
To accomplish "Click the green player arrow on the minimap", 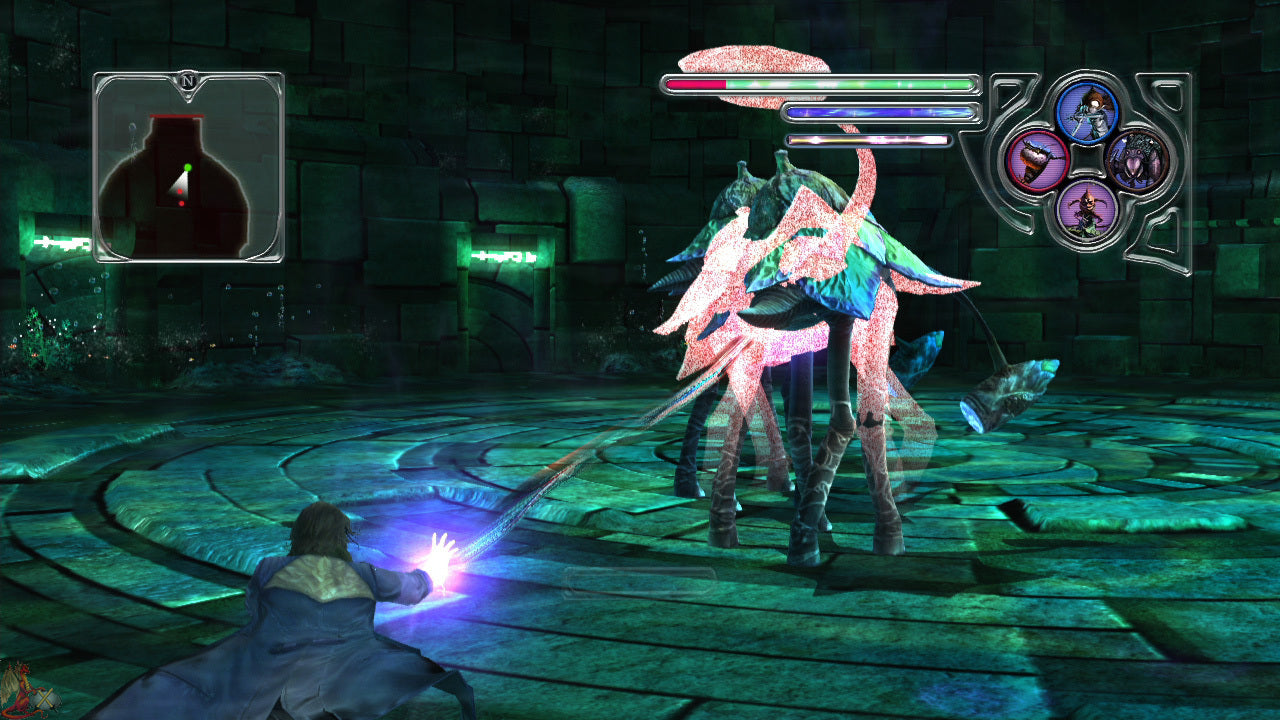I will click(x=189, y=167).
